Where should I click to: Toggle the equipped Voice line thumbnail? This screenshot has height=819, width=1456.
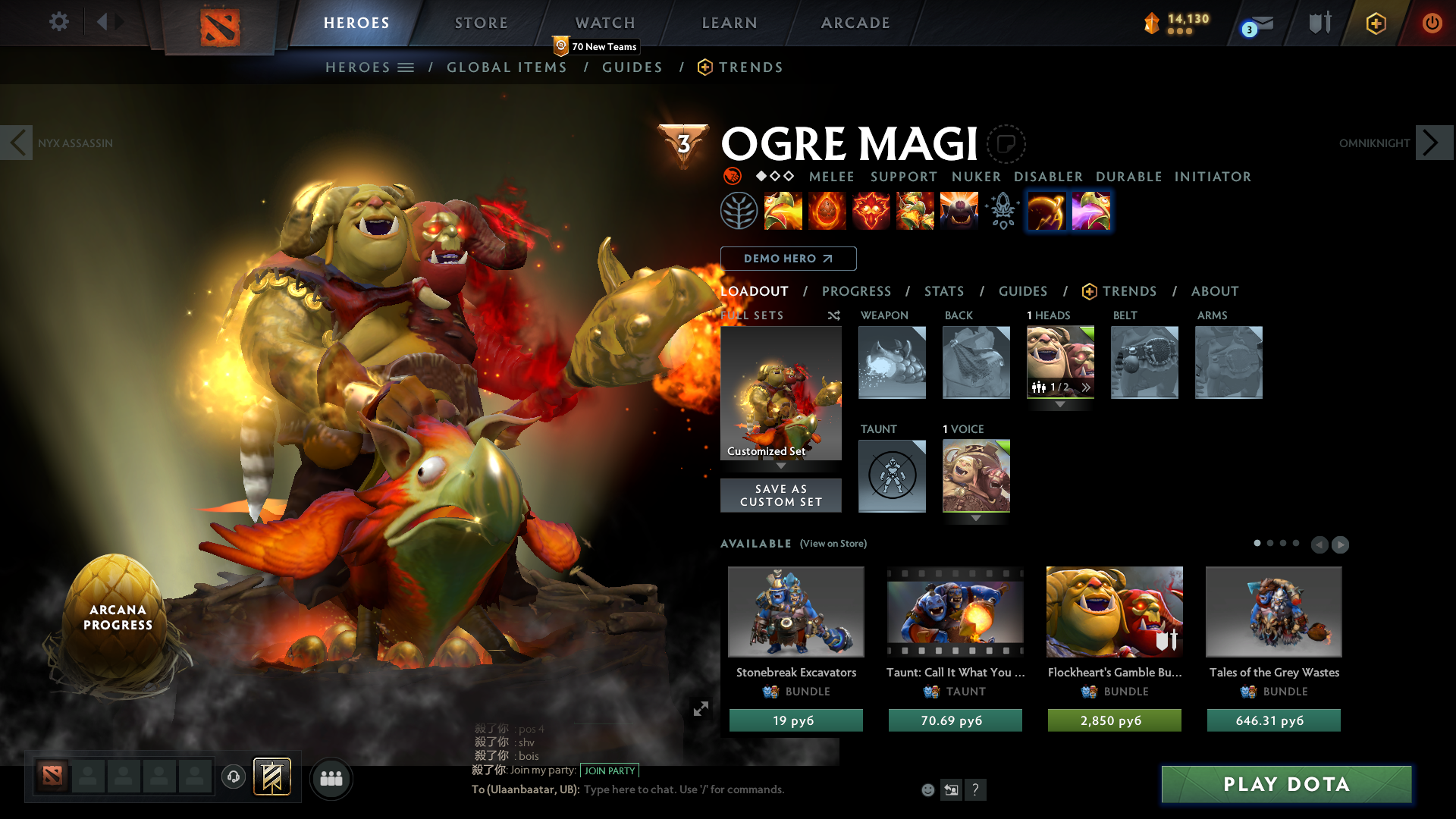pos(976,475)
